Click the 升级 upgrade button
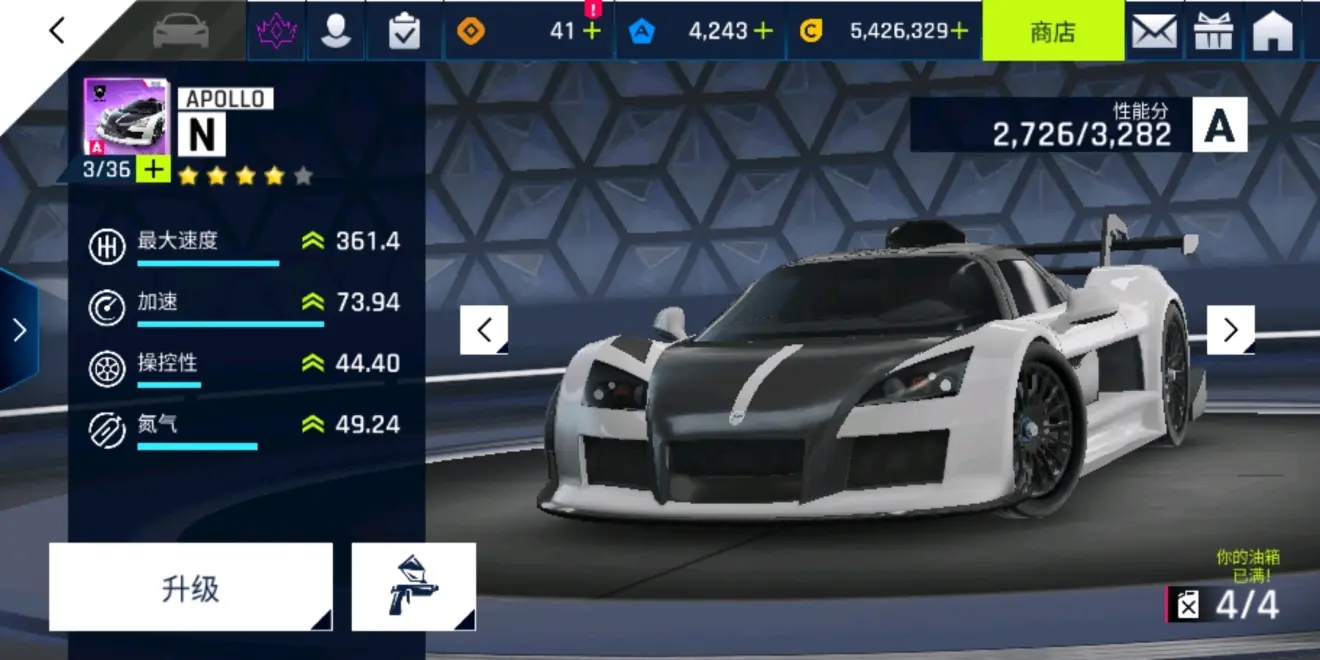1320x660 pixels. tap(190, 587)
